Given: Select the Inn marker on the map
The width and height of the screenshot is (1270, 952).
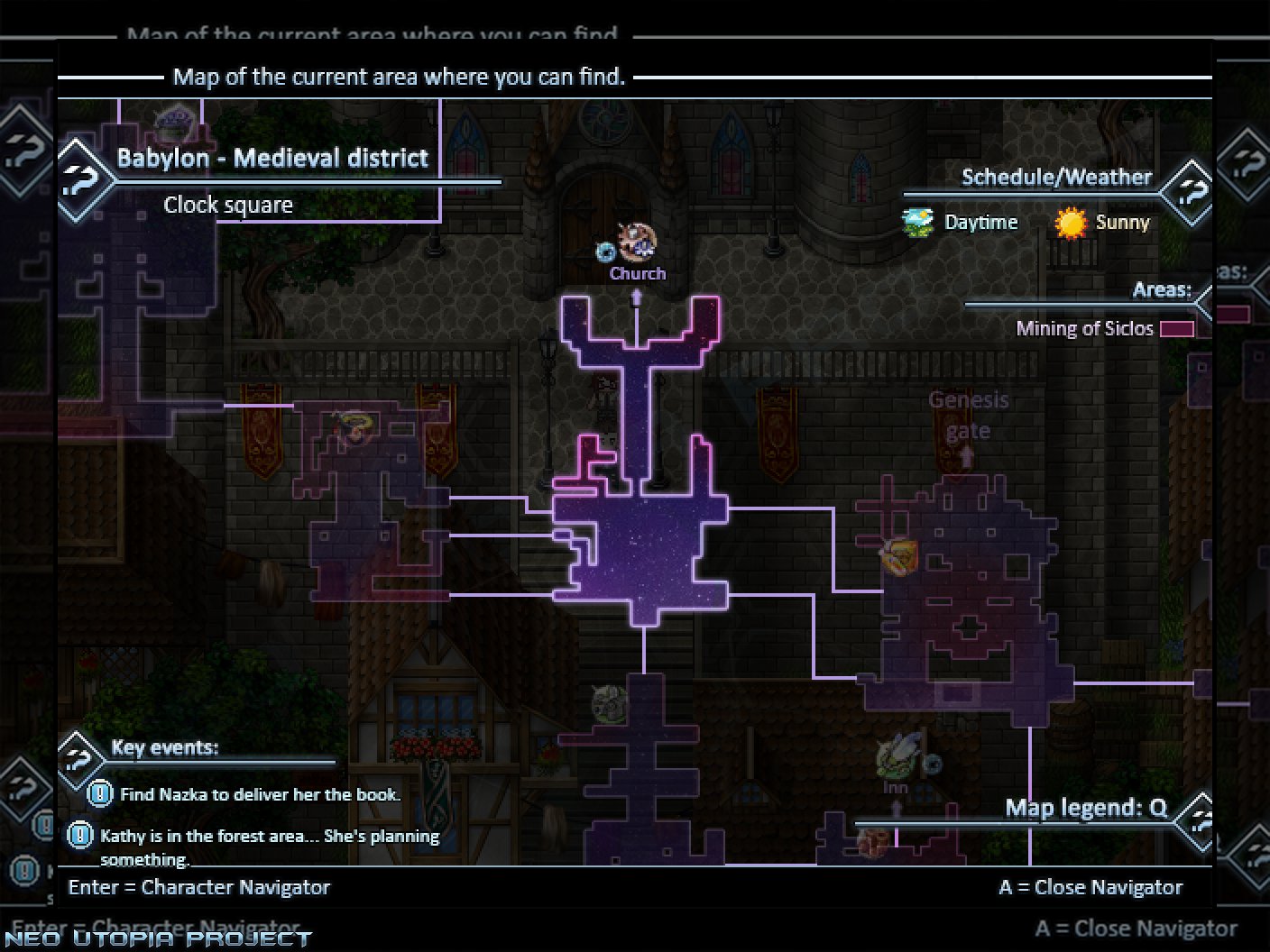Looking at the screenshot, I should (898, 757).
